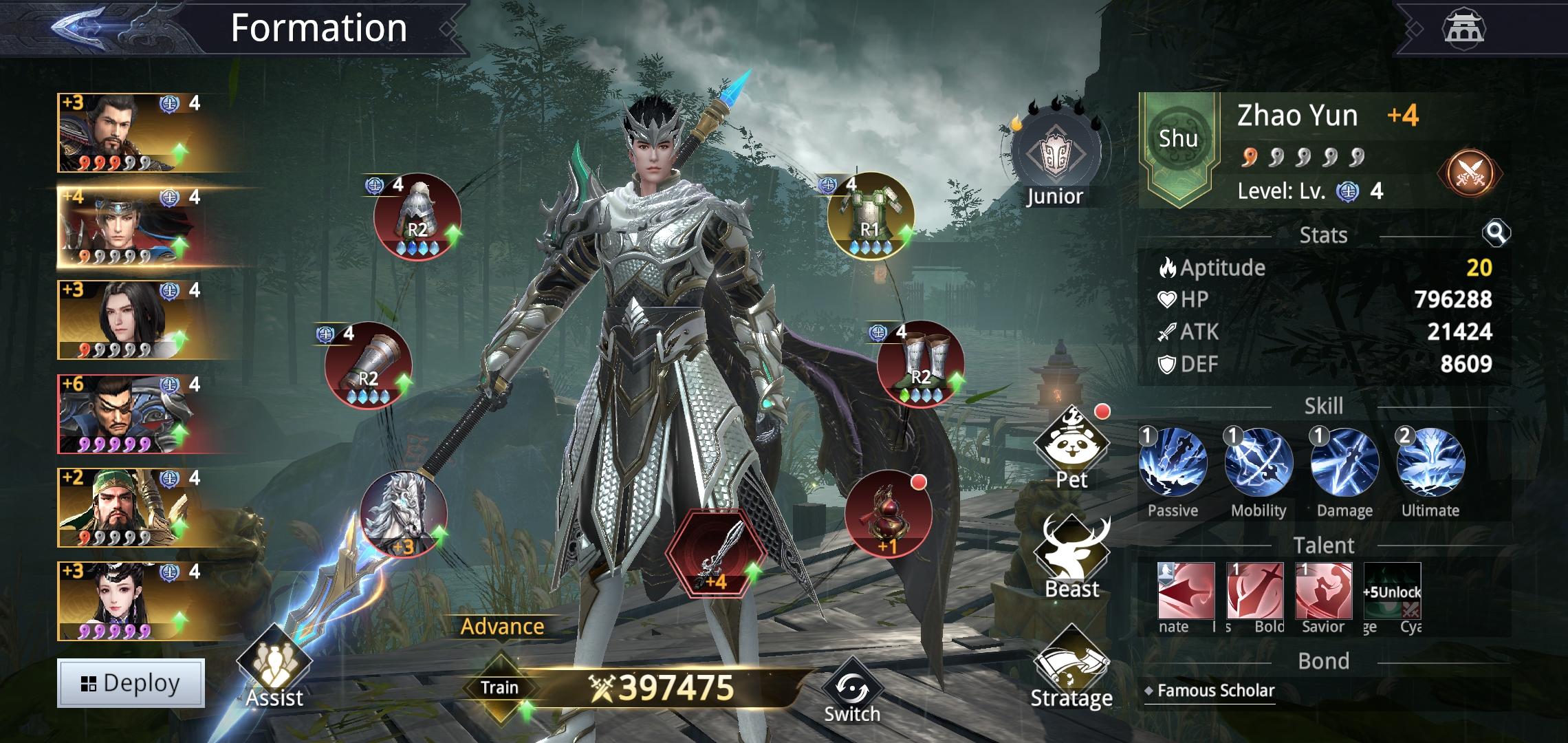View the Ultimate skill details

coord(1430,462)
